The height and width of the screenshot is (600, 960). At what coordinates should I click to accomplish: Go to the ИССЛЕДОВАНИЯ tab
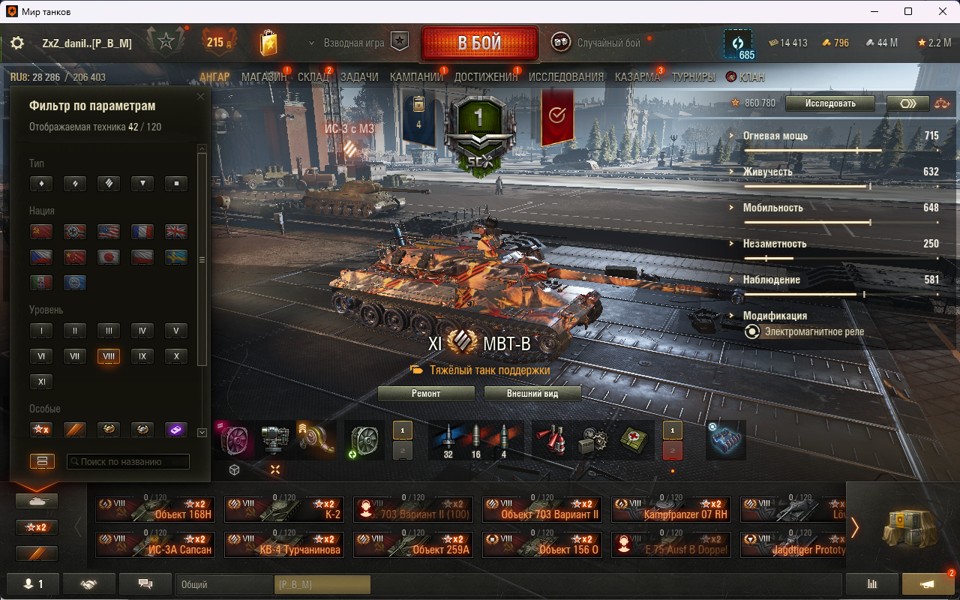click(566, 77)
